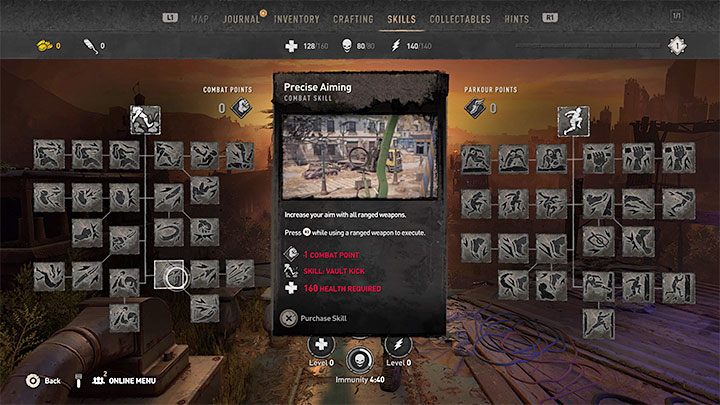Screen dimensions: 720x405
Task: Select the health level cross icon
Action: coord(320,346)
